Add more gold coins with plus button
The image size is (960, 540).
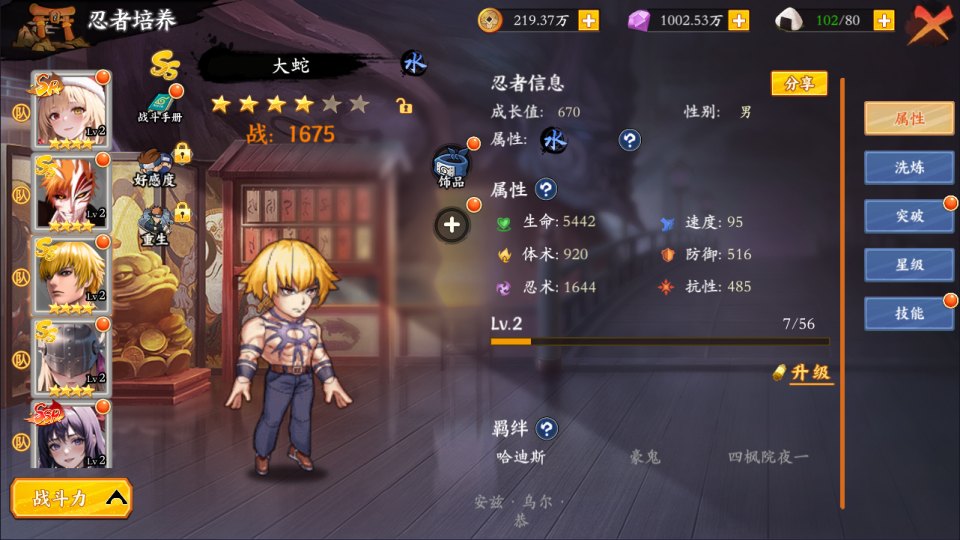pyautogui.click(x=588, y=20)
